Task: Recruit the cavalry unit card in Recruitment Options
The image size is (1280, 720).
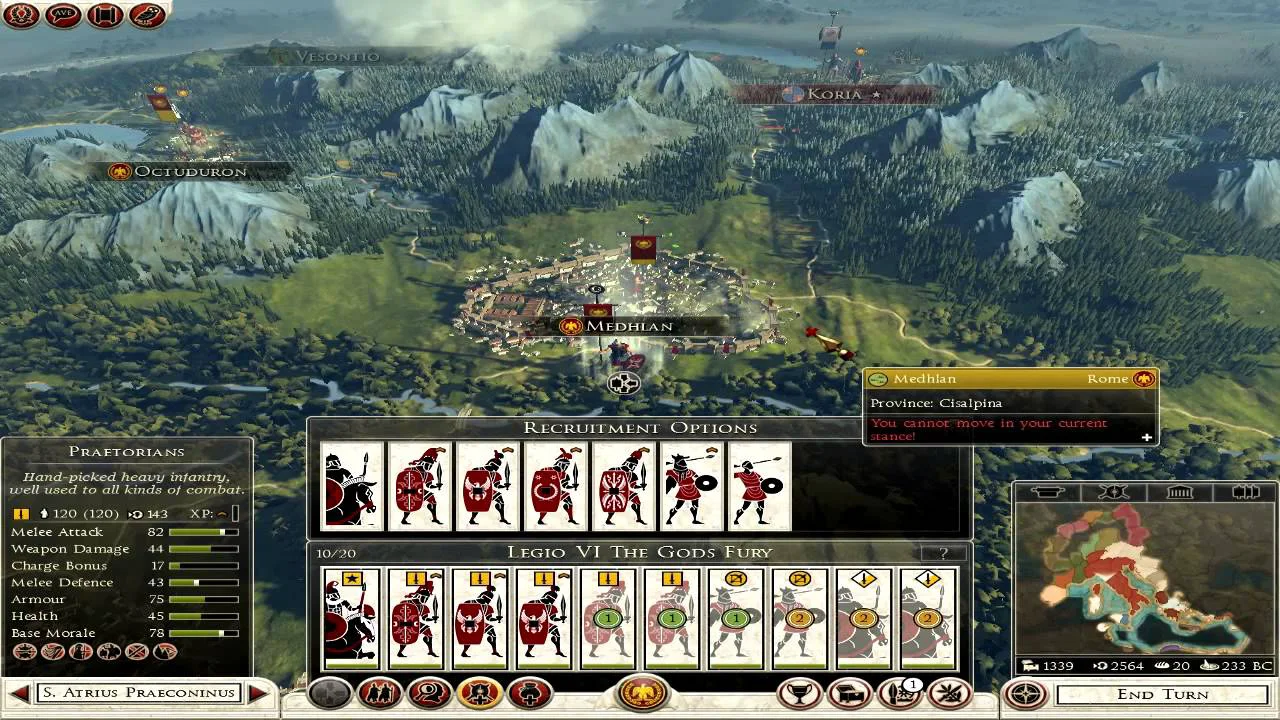Action: (352, 486)
